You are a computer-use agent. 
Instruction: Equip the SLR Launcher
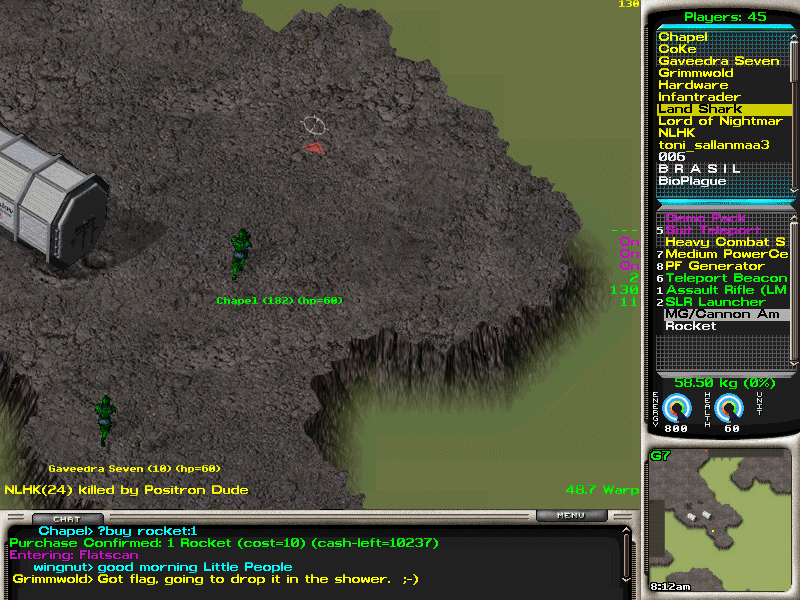(x=715, y=302)
